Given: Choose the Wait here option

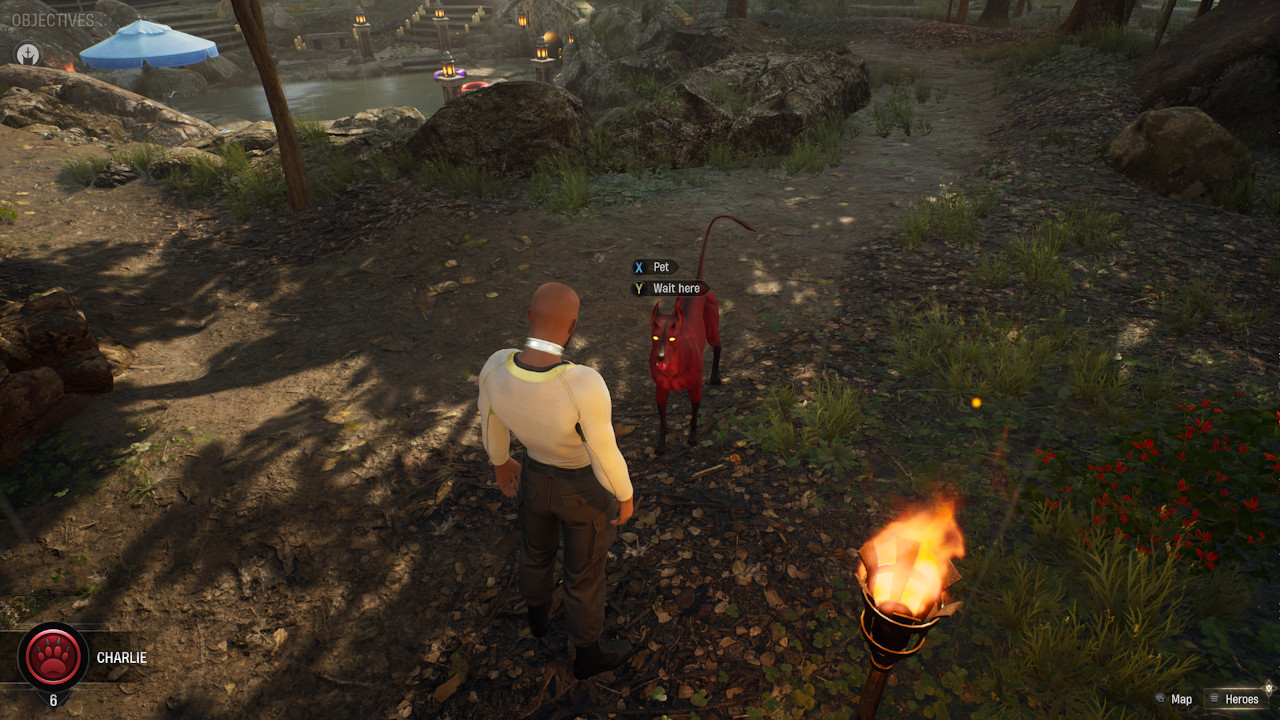Looking at the screenshot, I should pyautogui.click(x=670, y=288).
